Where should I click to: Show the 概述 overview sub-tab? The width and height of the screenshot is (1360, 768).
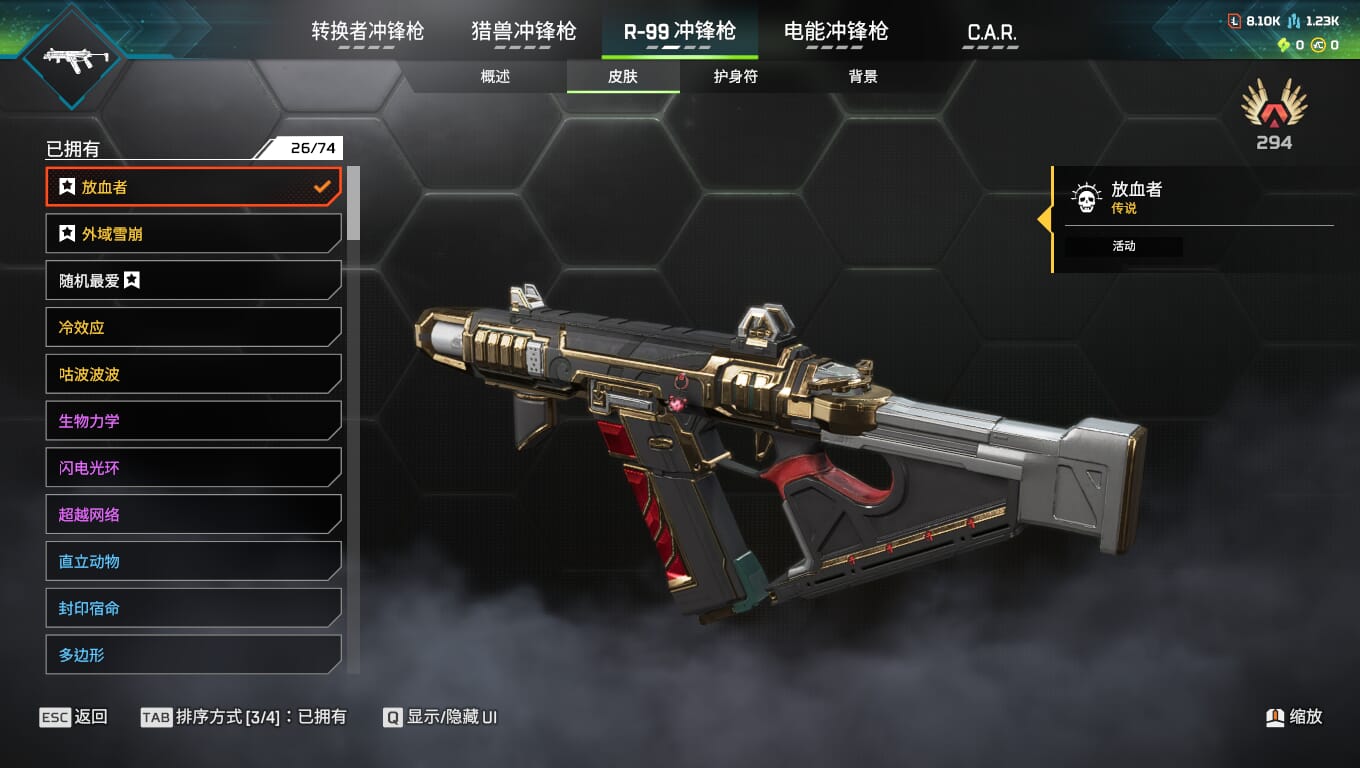point(495,77)
